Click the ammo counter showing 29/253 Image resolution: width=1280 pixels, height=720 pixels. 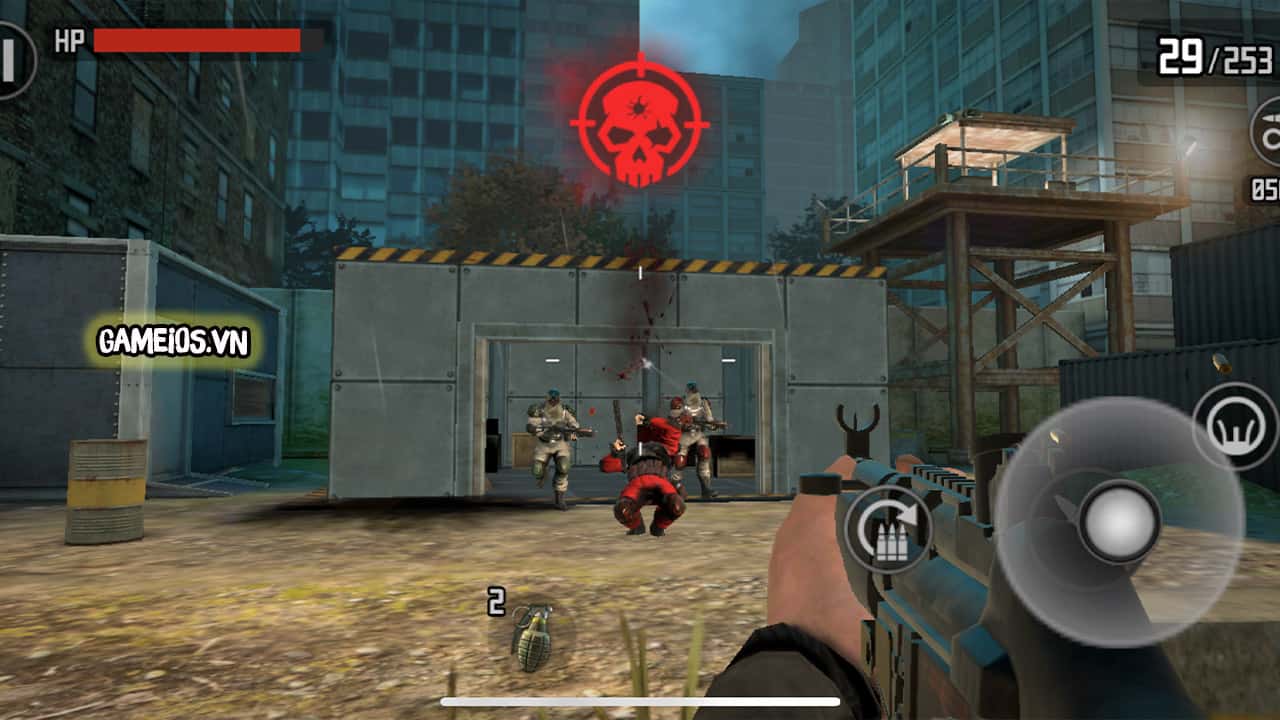pos(1212,57)
